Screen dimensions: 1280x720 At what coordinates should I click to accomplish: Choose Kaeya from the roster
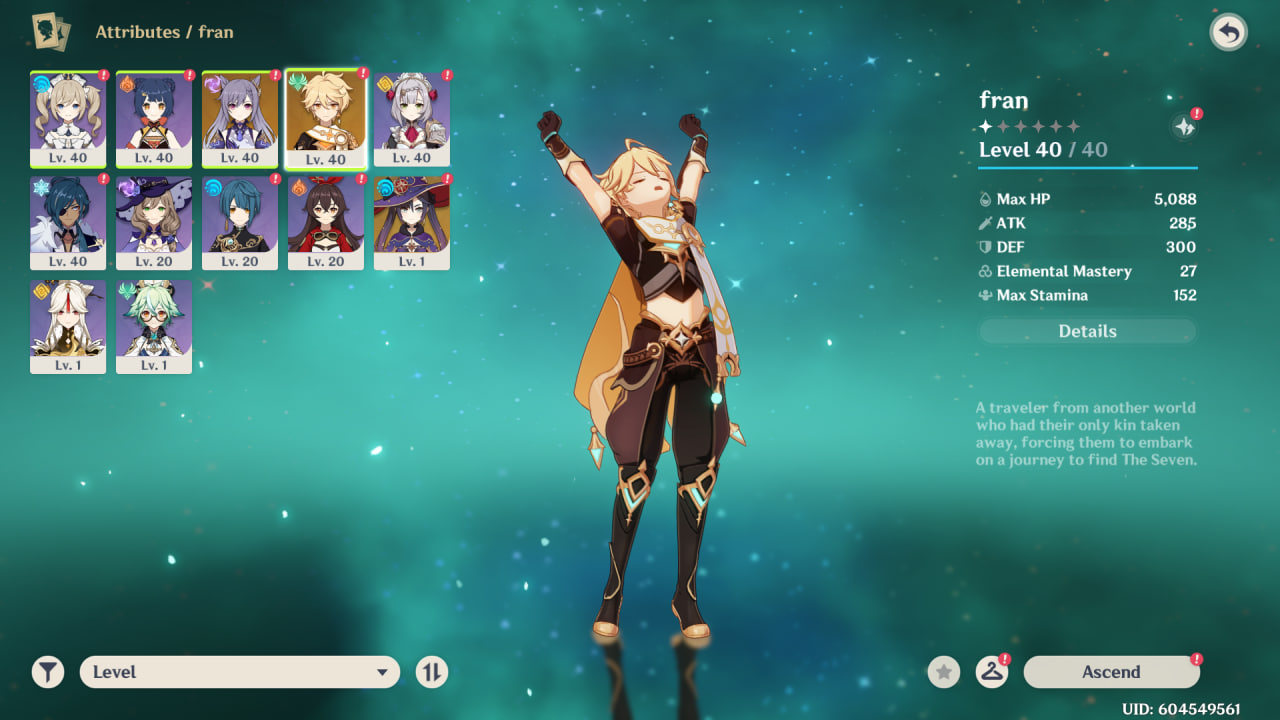click(68, 222)
